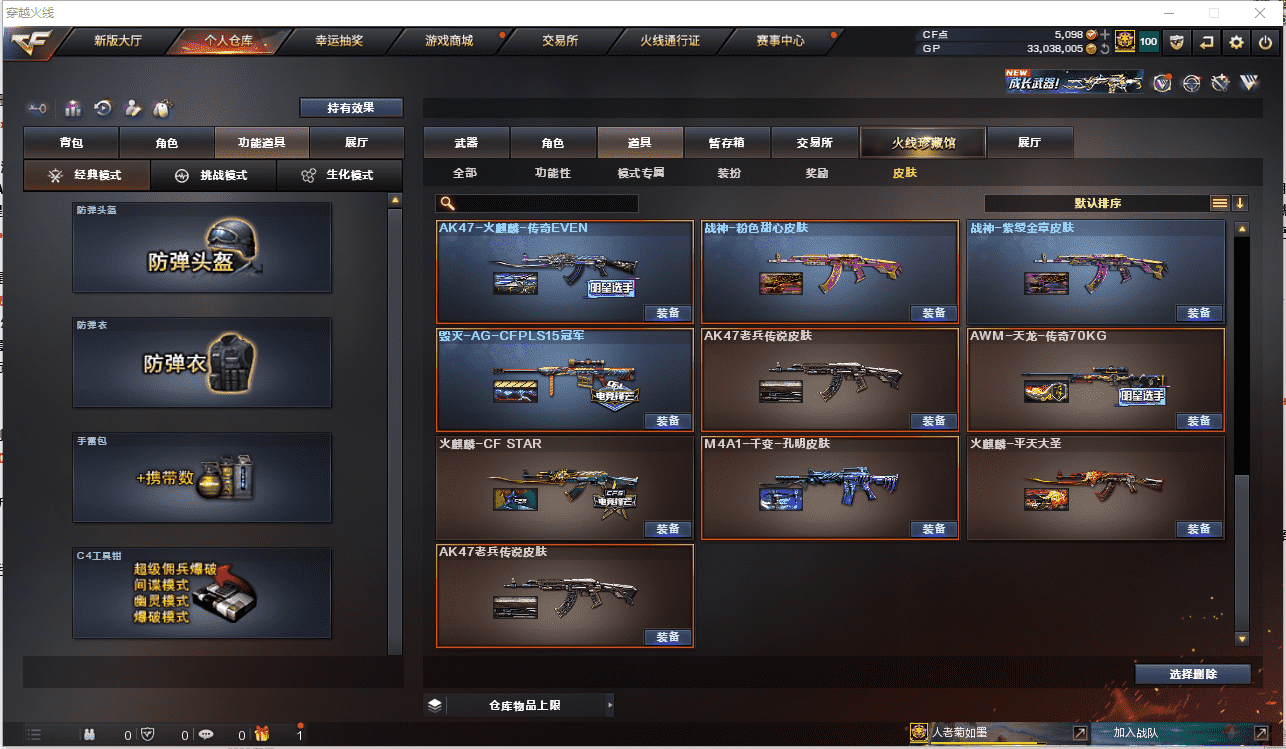The height and width of the screenshot is (749, 1286).
Task: Expand the 仓库物品上限 storage limit panel
Action: [x=521, y=705]
